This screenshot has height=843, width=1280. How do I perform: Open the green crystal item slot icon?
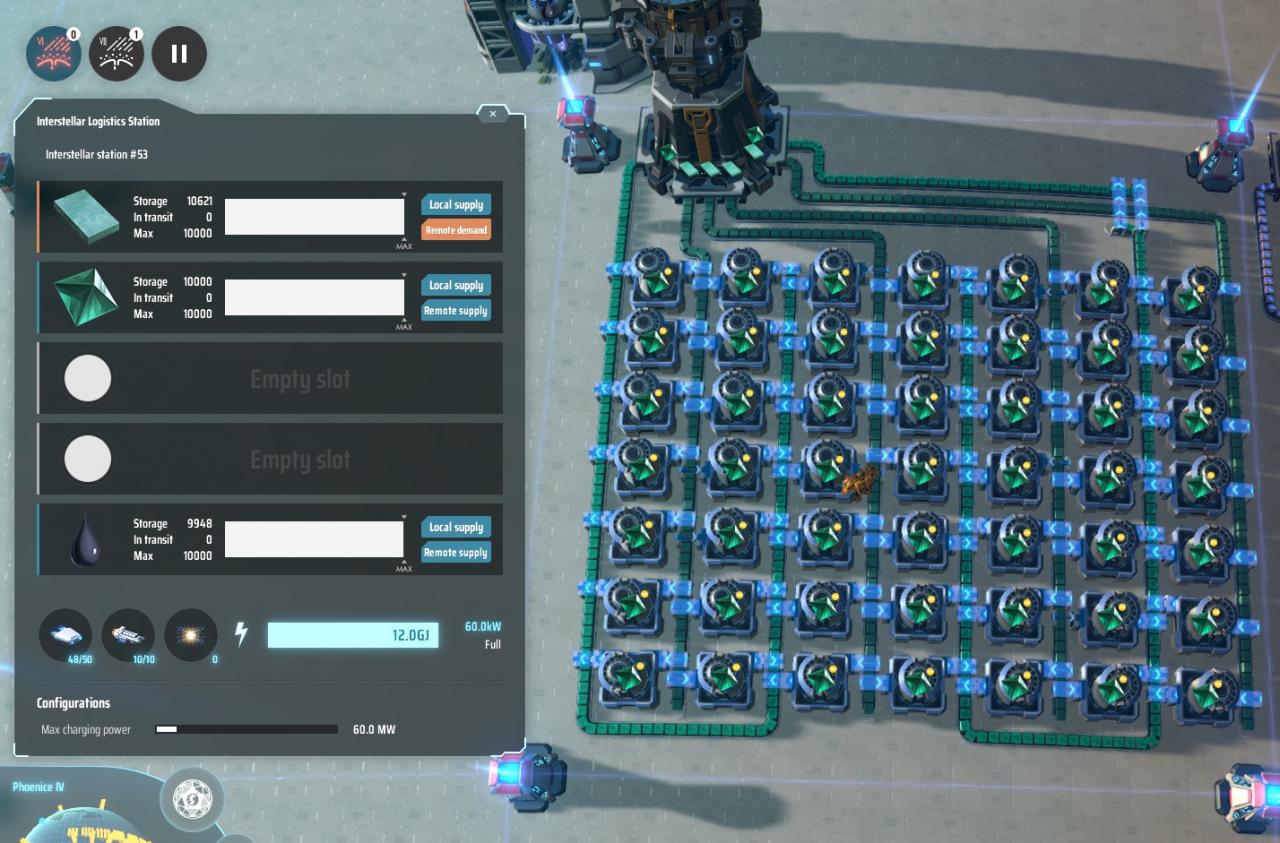click(87, 297)
